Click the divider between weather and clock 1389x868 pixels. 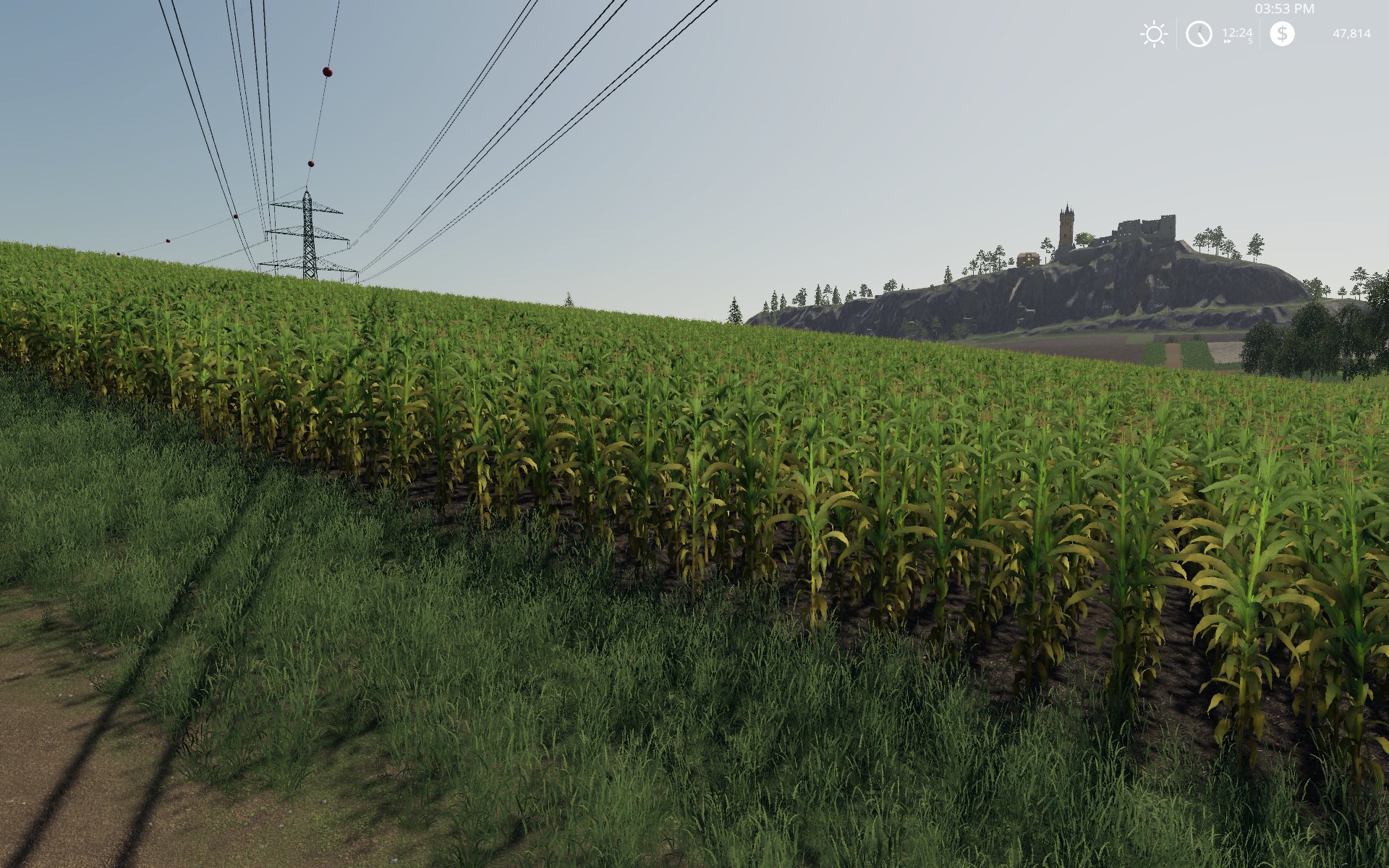[1176, 34]
